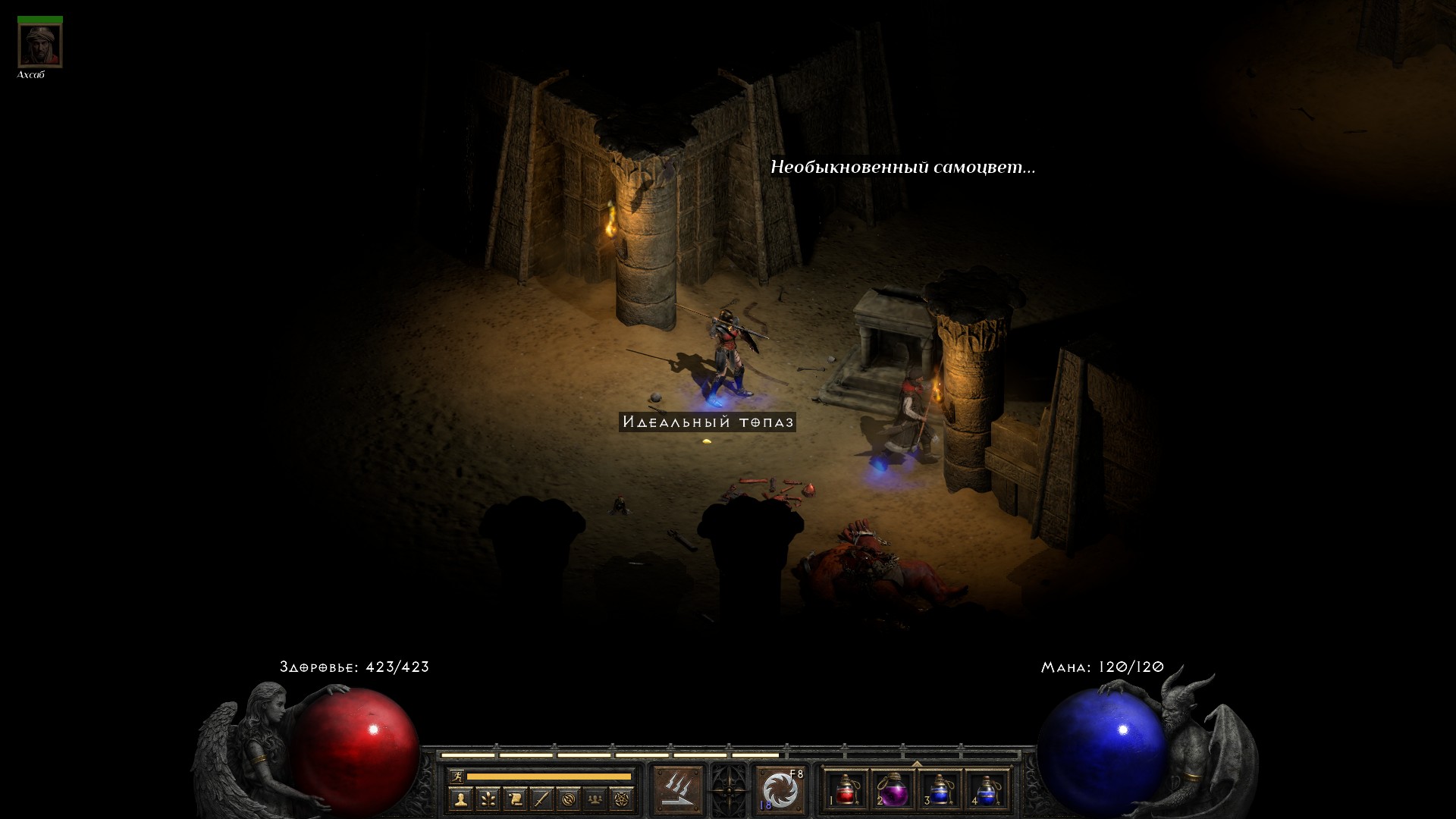Image resolution: width=1456 pixels, height=819 pixels.
Task: Use the red healing potion in slot 1
Action: click(x=846, y=790)
